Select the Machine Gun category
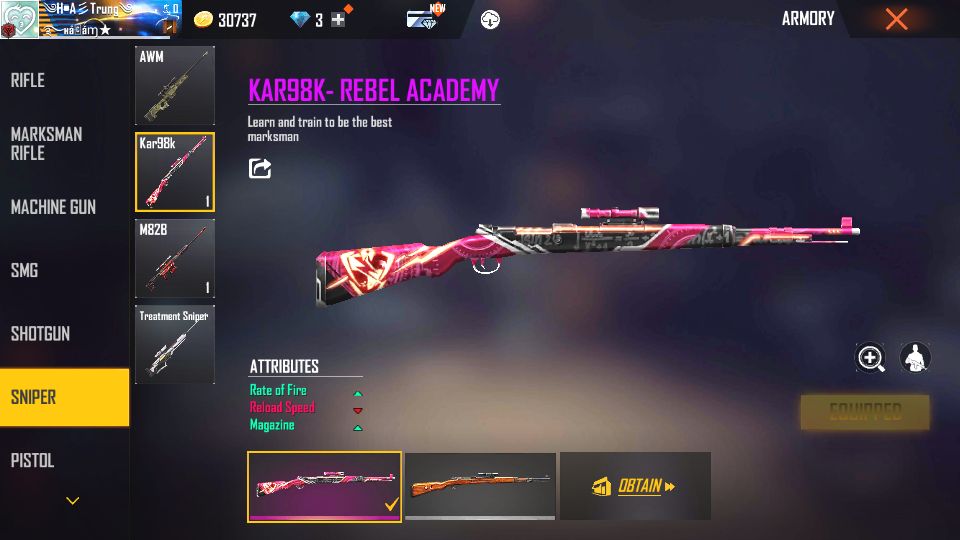This screenshot has width=960, height=540. coord(53,207)
